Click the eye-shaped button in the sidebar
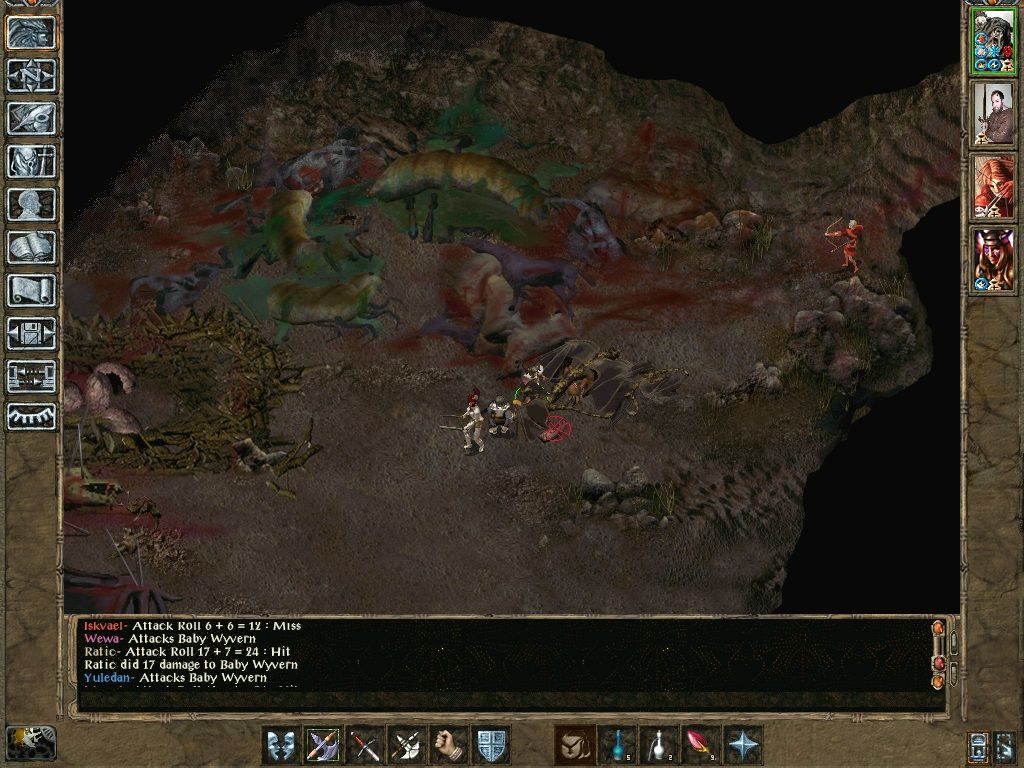The height and width of the screenshot is (768, 1024). (31, 416)
